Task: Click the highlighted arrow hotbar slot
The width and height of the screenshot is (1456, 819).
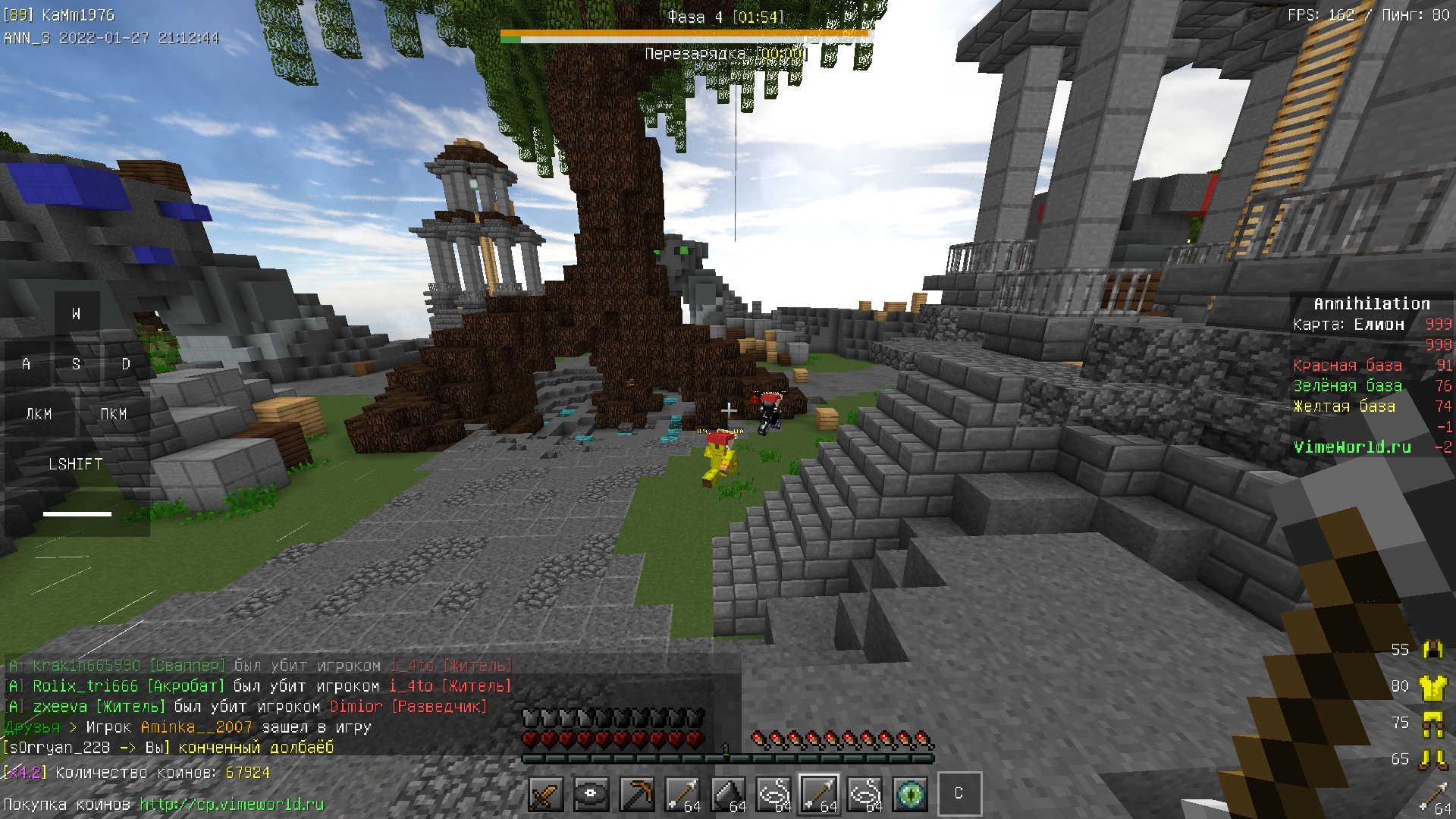Action: pyautogui.click(x=819, y=795)
